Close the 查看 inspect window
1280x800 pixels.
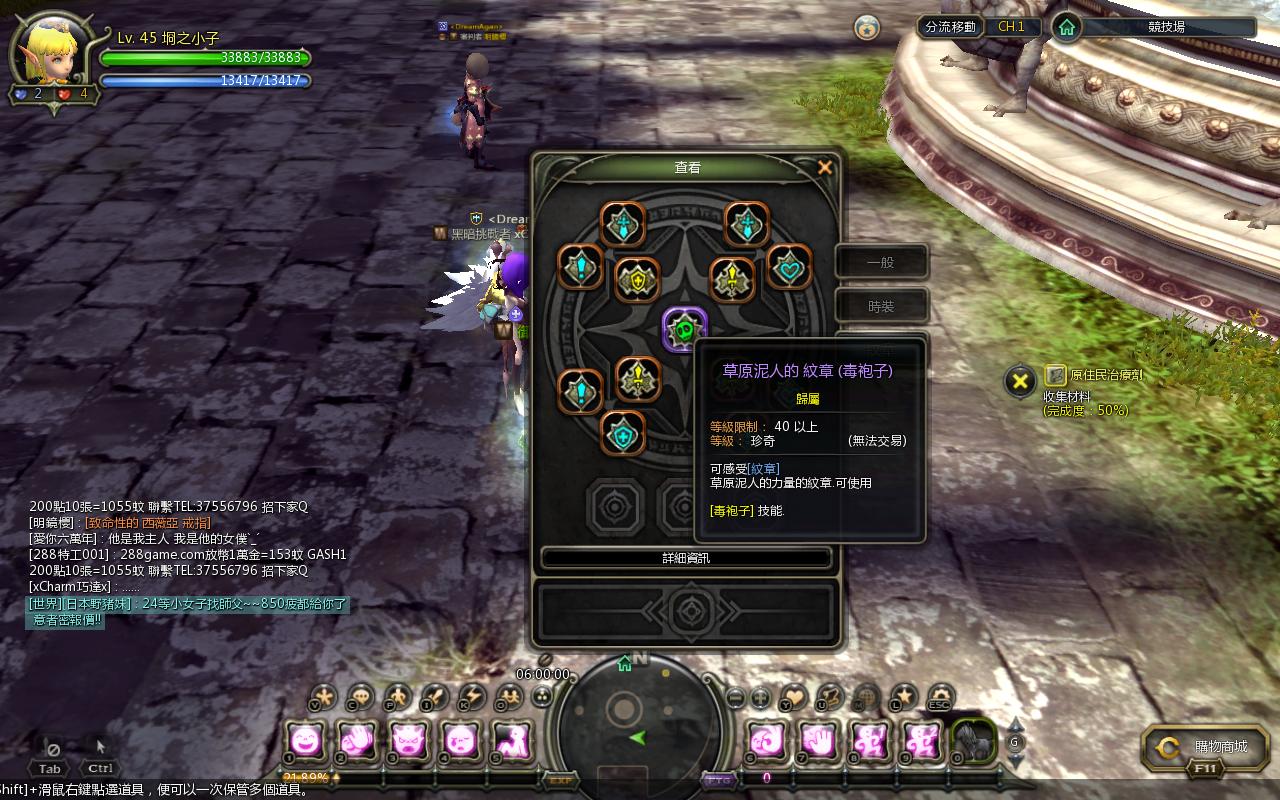tap(825, 168)
